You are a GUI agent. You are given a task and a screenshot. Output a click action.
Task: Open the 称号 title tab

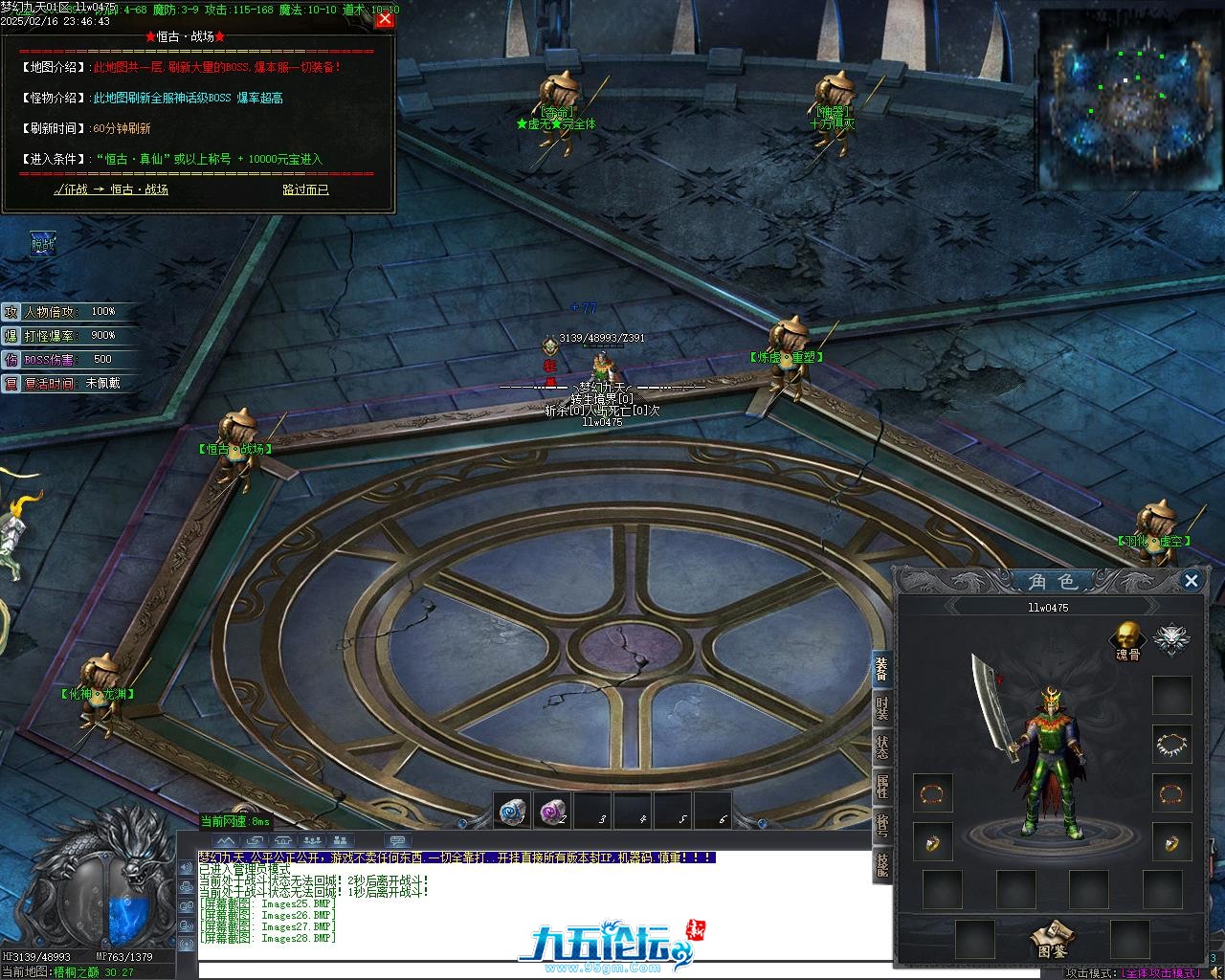(x=881, y=825)
